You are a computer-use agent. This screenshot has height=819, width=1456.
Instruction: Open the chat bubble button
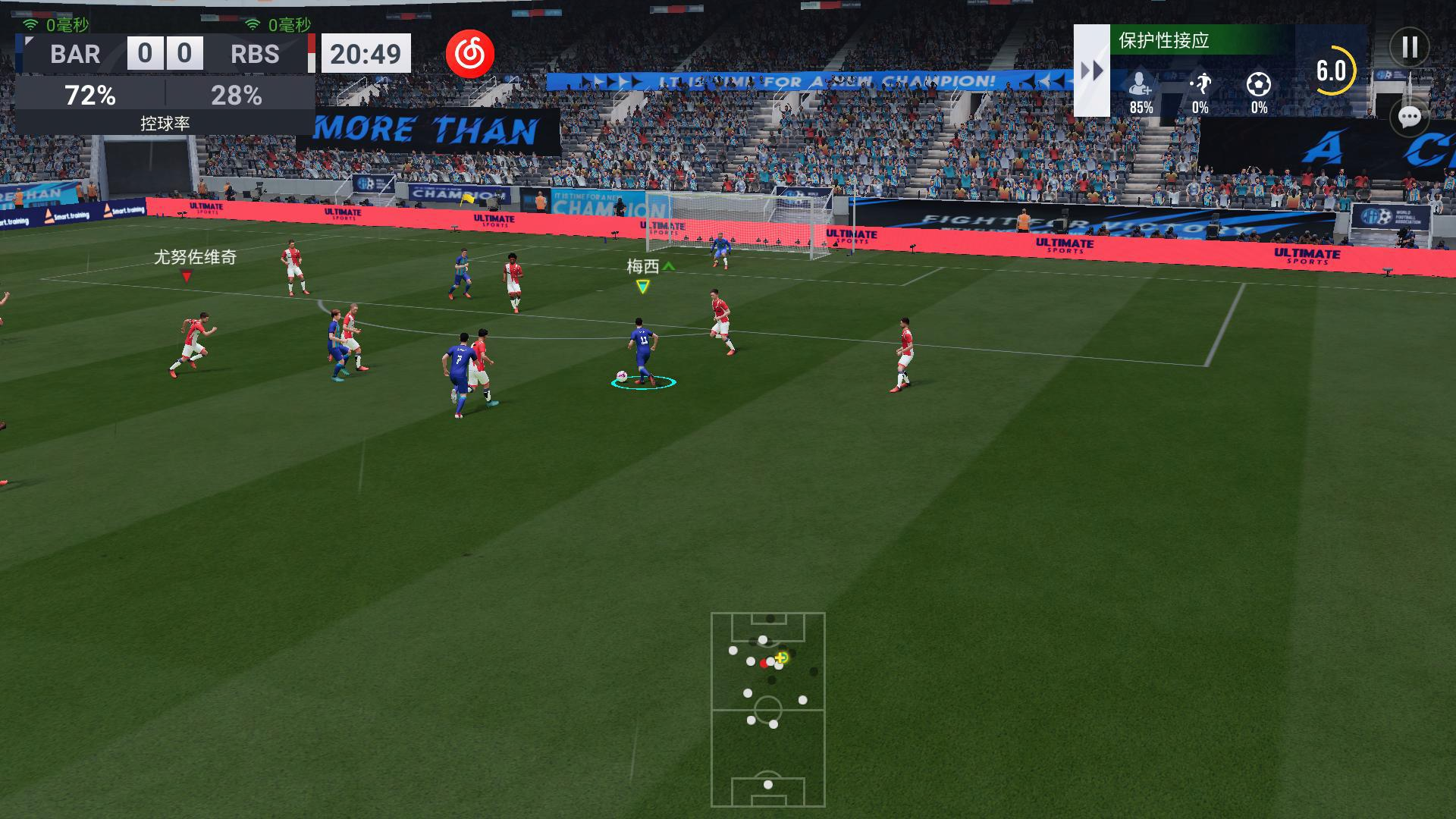pos(1409,117)
